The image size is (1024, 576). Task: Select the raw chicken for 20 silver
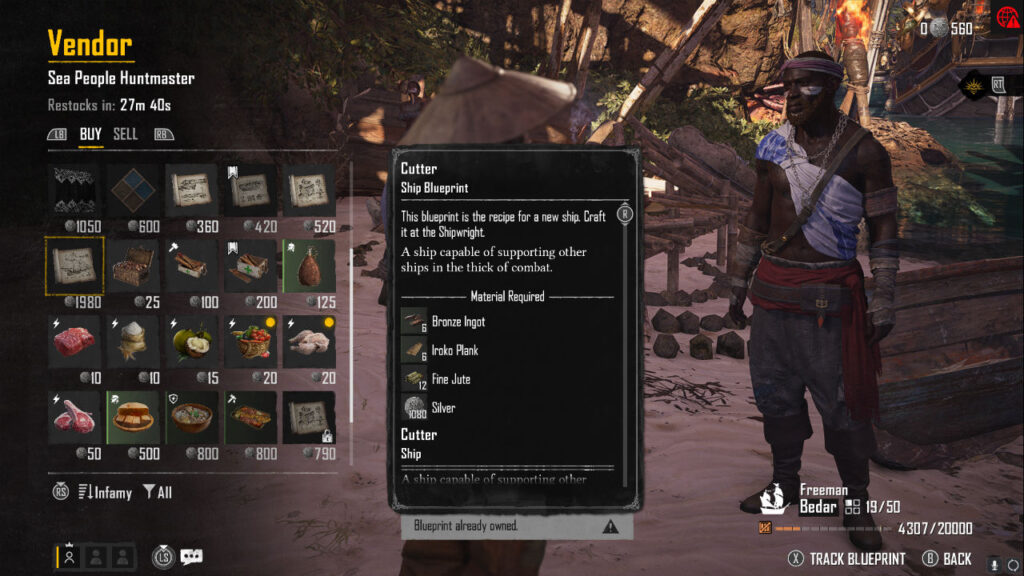(307, 342)
